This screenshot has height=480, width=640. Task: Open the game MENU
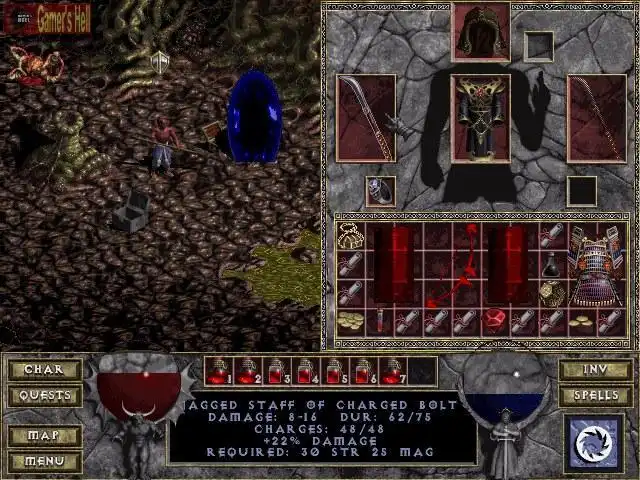click(x=44, y=461)
